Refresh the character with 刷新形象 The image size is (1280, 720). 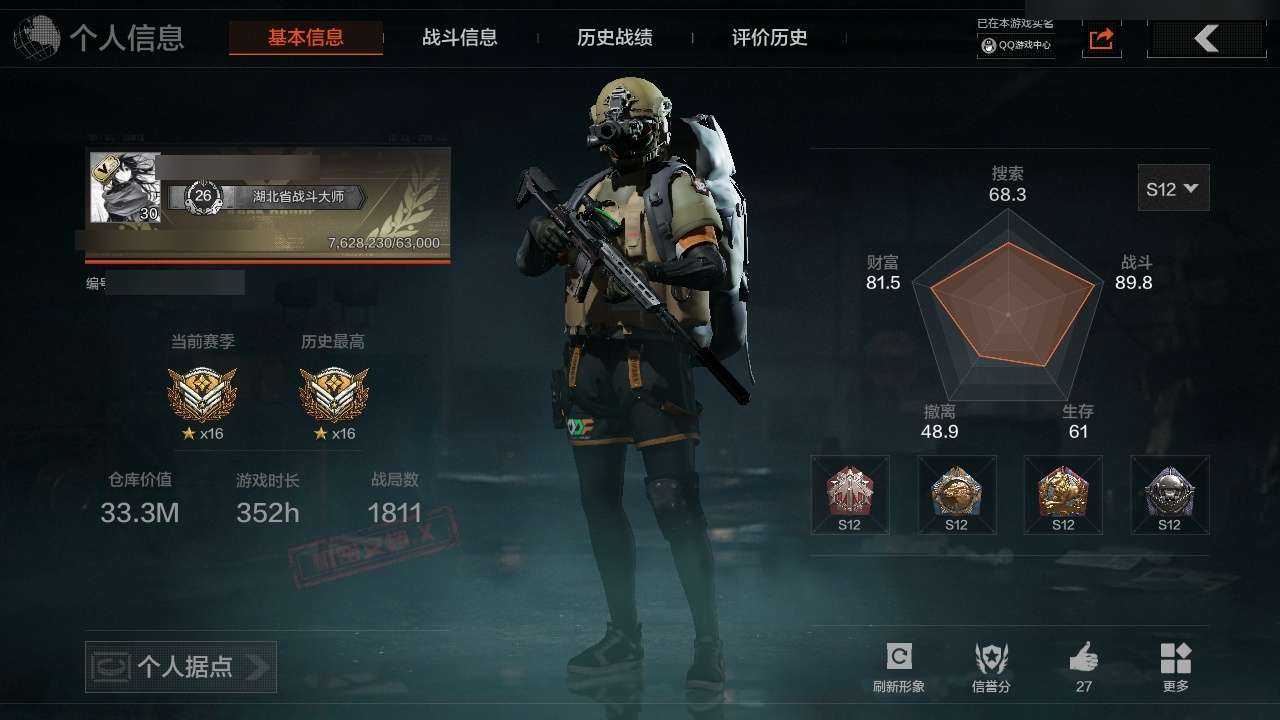pos(898,667)
